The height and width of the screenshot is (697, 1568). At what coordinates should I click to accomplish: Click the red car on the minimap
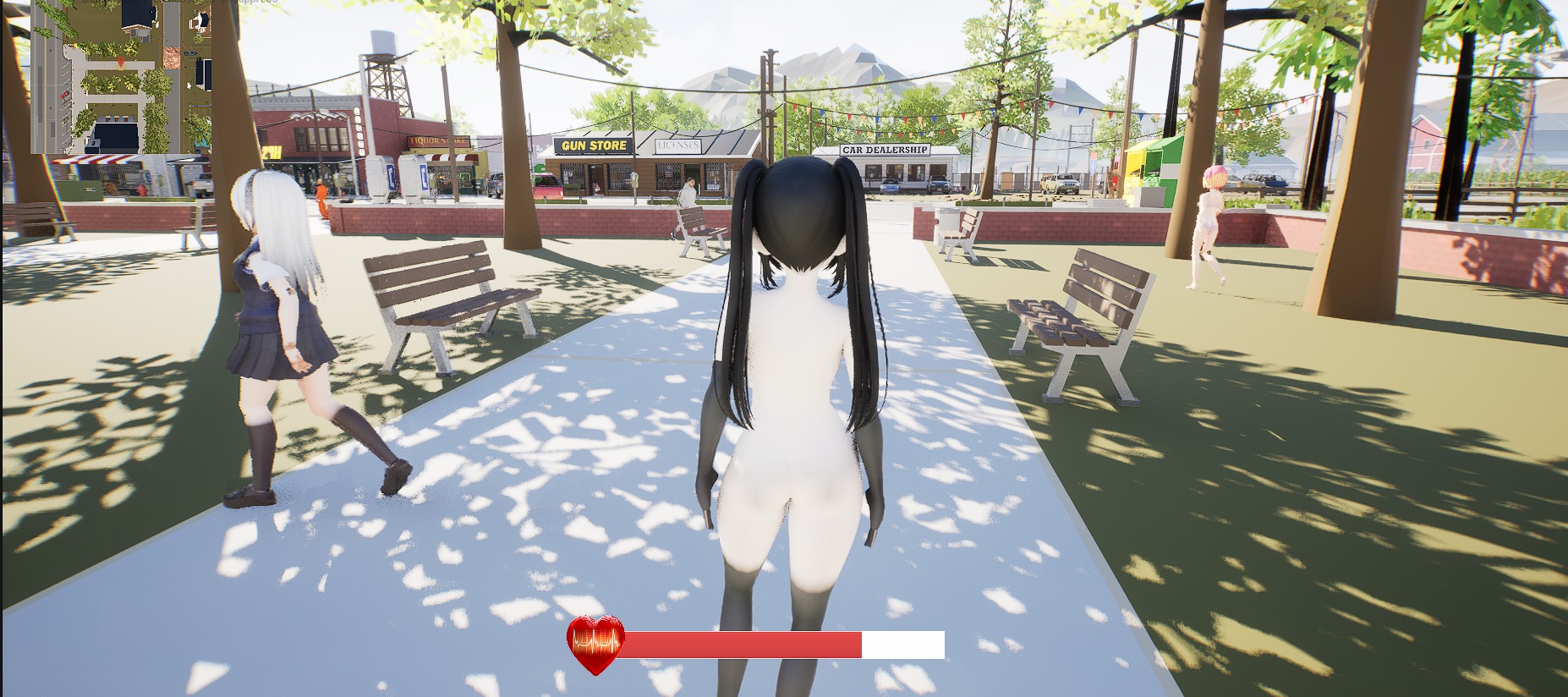(x=64, y=96)
